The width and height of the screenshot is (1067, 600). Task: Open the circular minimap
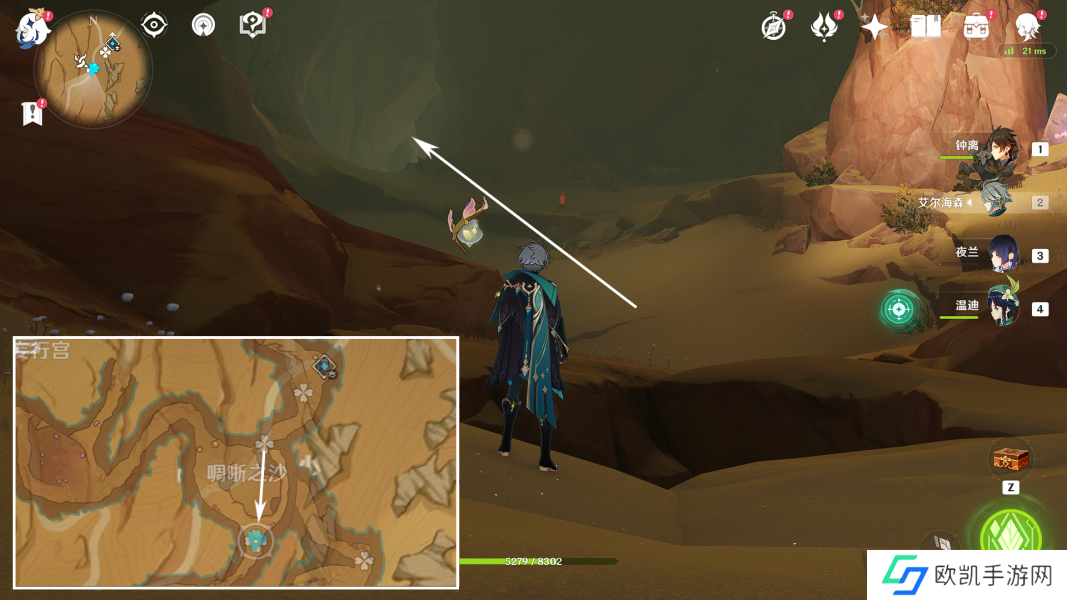point(93,69)
